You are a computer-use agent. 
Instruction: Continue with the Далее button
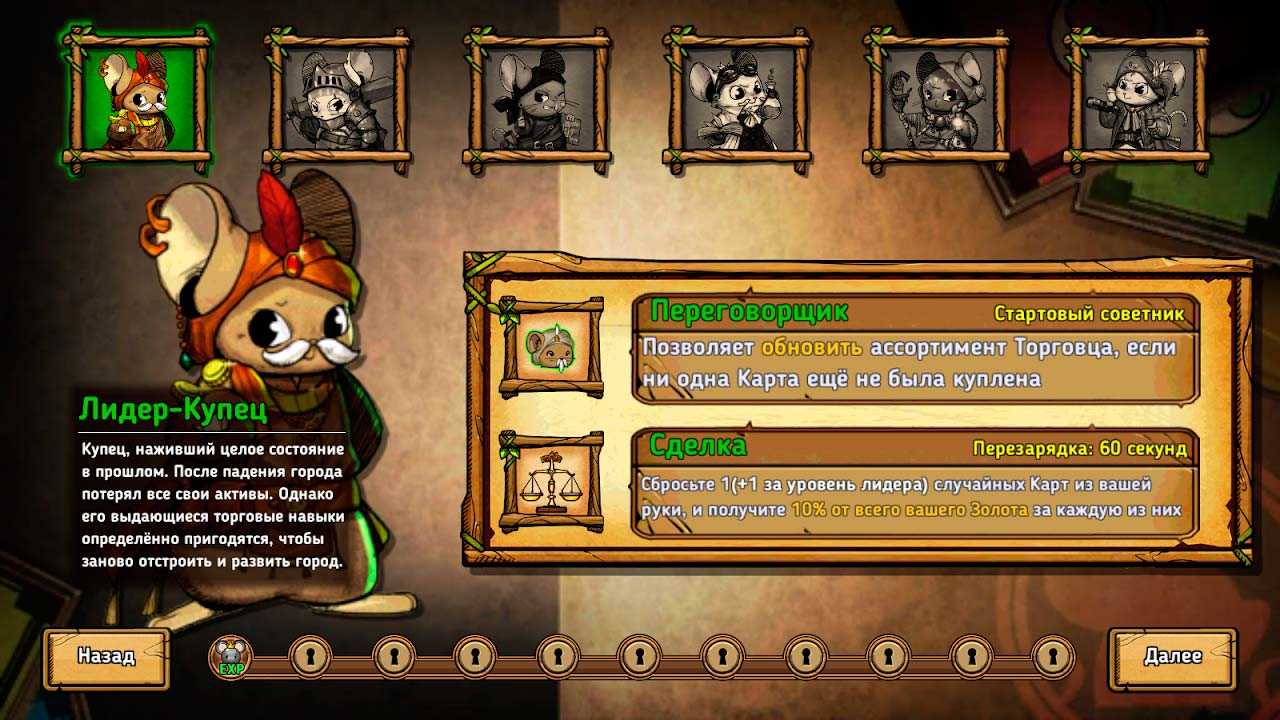click(1172, 658)
